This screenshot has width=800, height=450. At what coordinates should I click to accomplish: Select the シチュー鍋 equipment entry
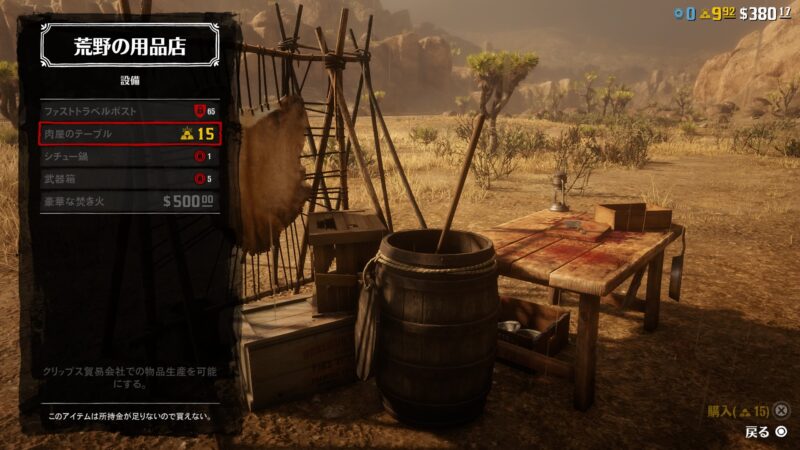tap(129, 156)
